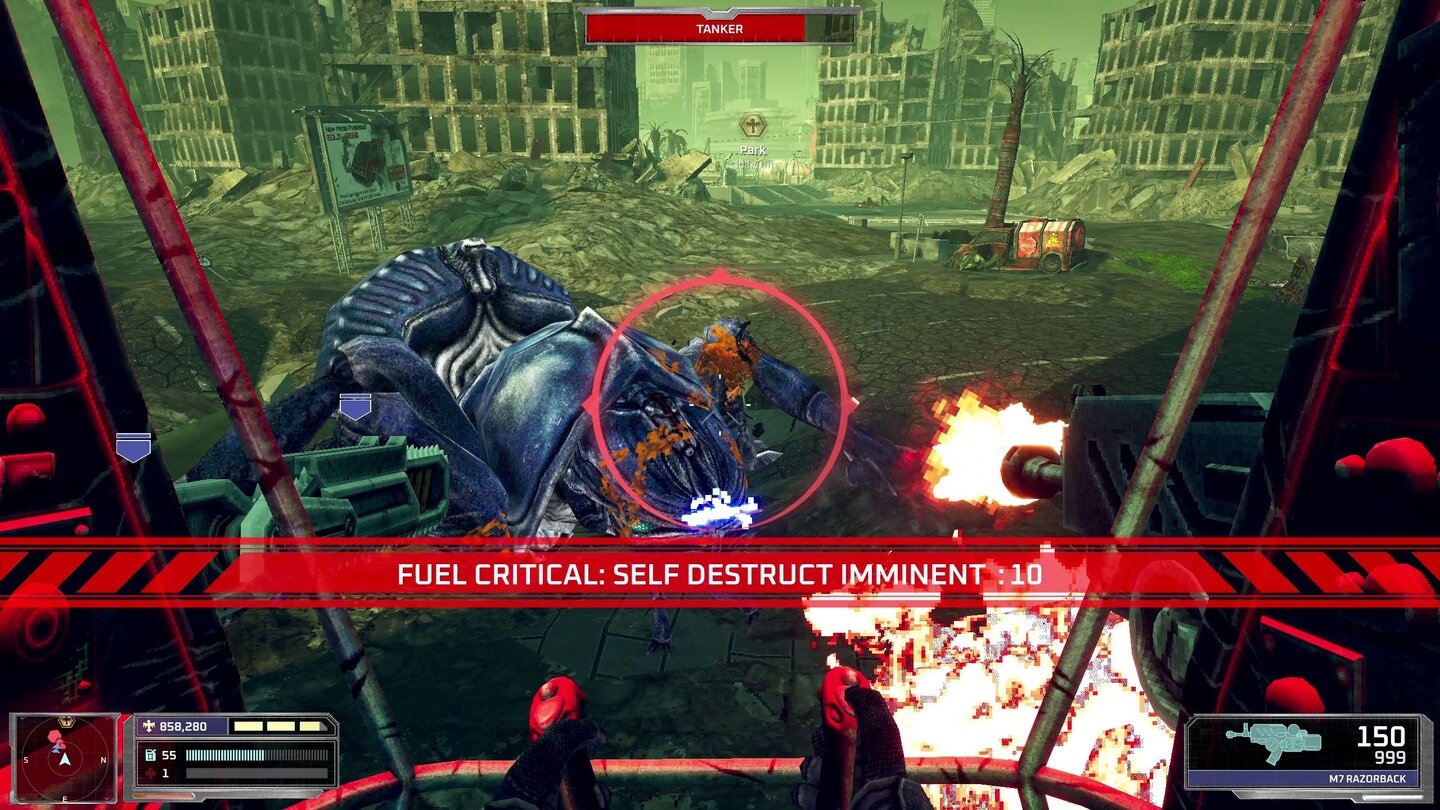
Task: Toggle the yellow objective marker on the minimap
Action: 66,719
